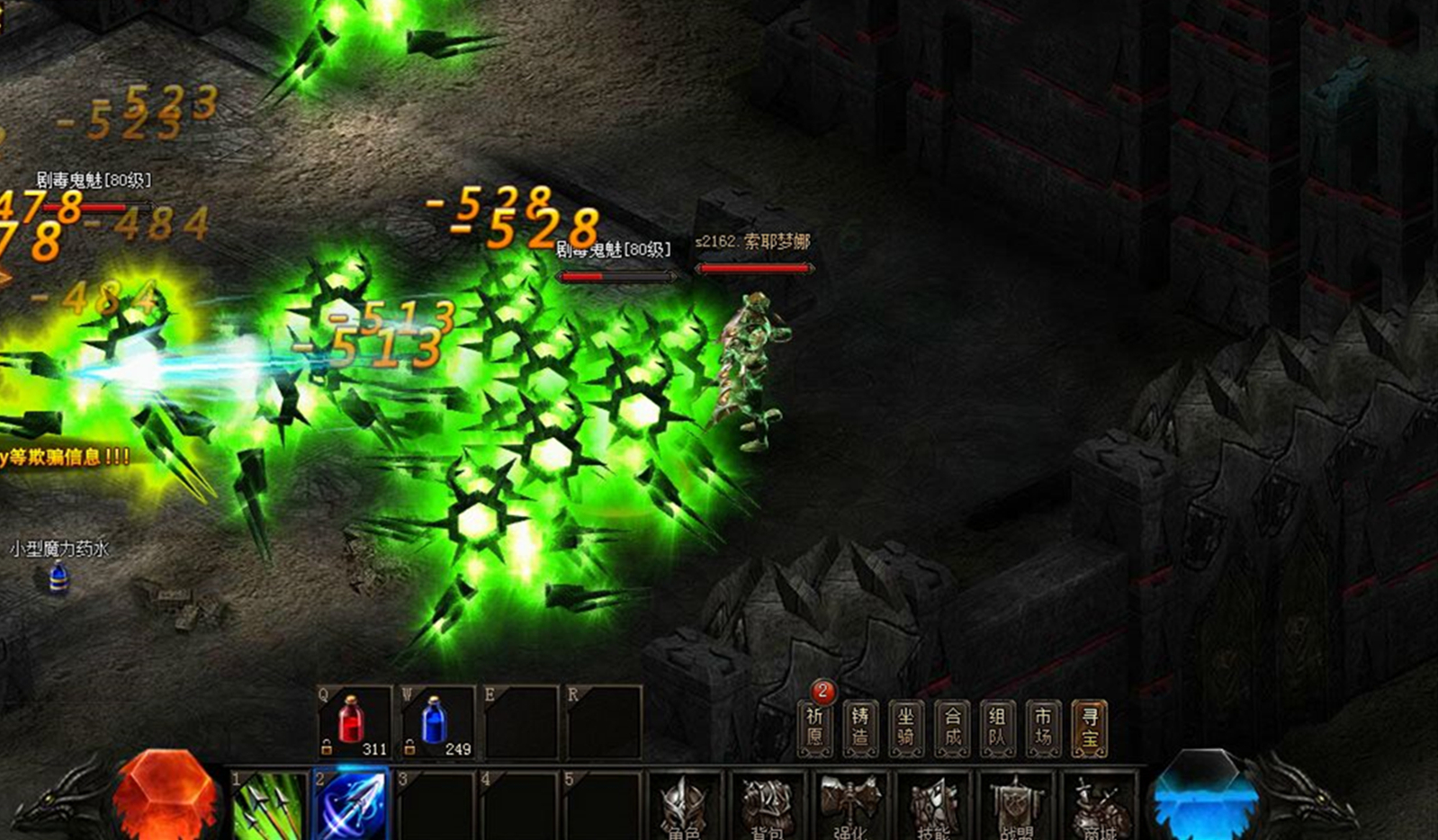This screenshot has width=1438, height=840.
Task: Open the 寻宝 treasure hunt
Action: pos(1090,728)
